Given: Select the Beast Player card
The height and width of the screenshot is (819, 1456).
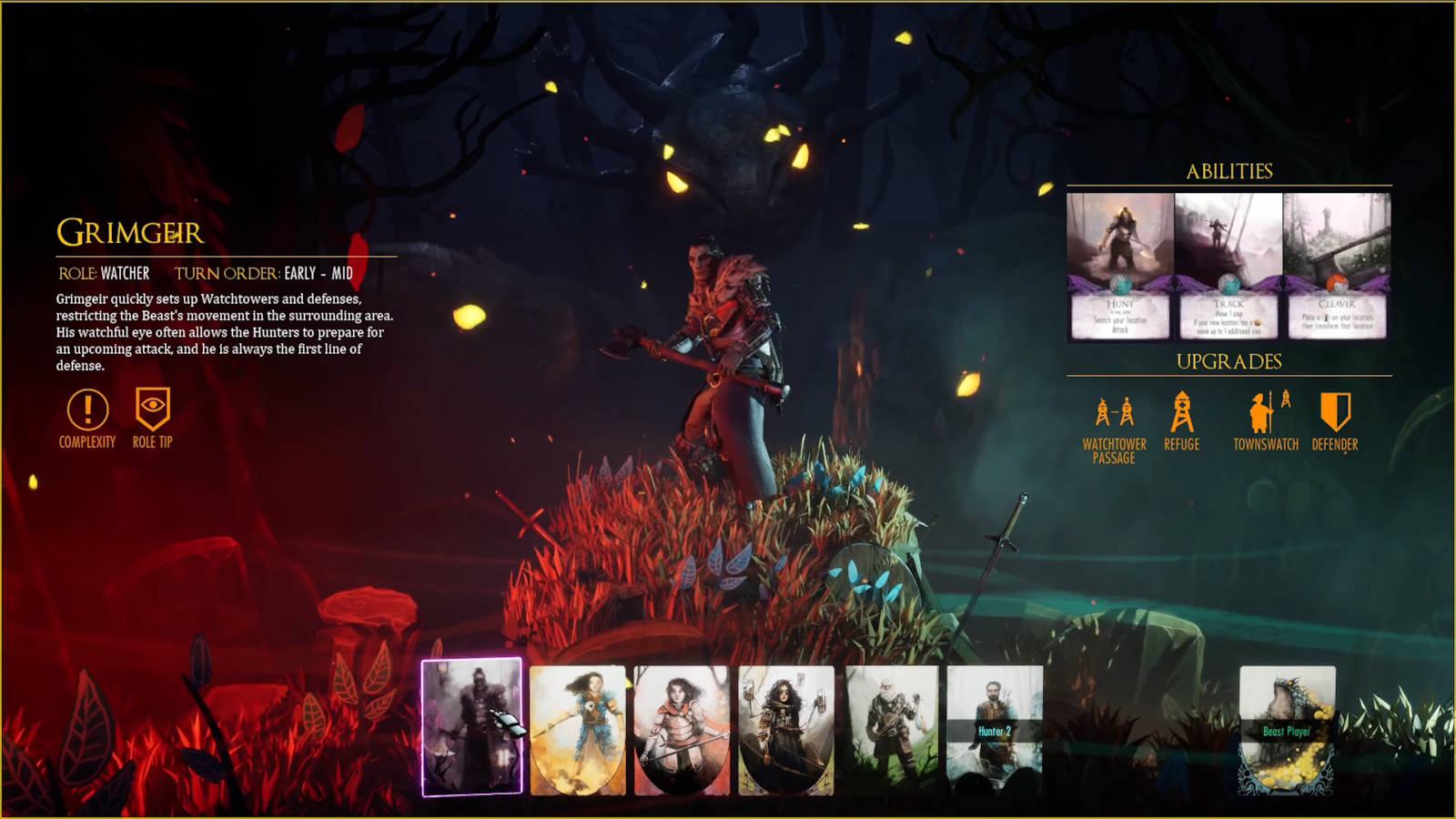Looking at the screenshot, I should tap(1287, 728).
